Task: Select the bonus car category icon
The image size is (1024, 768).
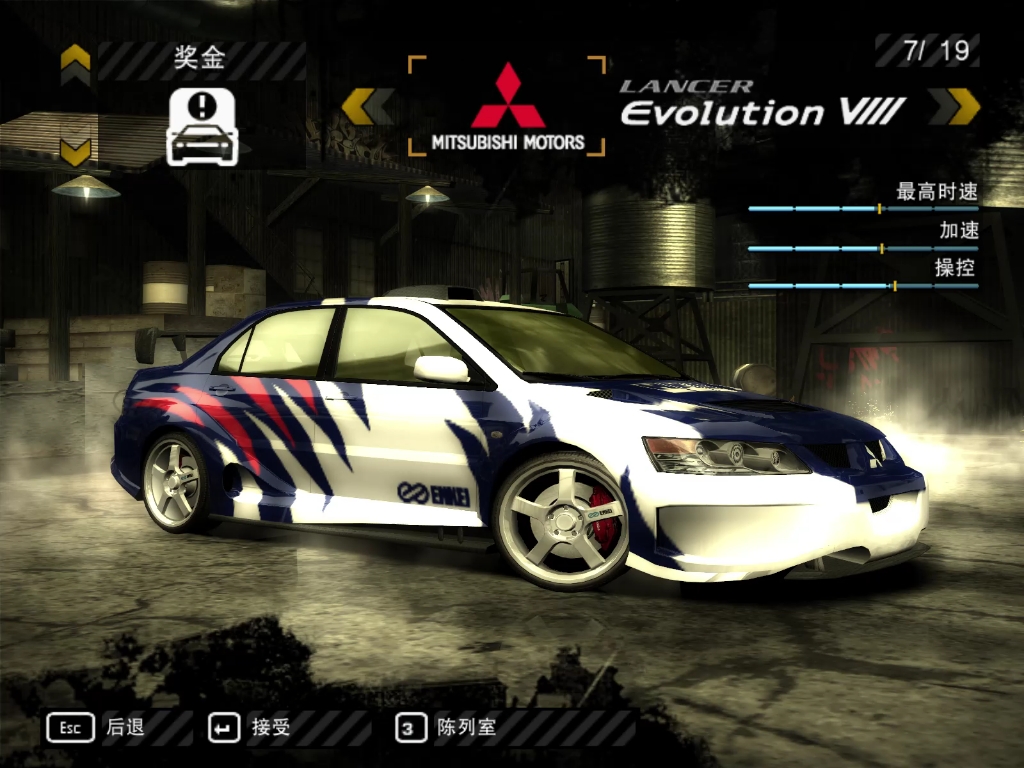Action: point(201,126)
